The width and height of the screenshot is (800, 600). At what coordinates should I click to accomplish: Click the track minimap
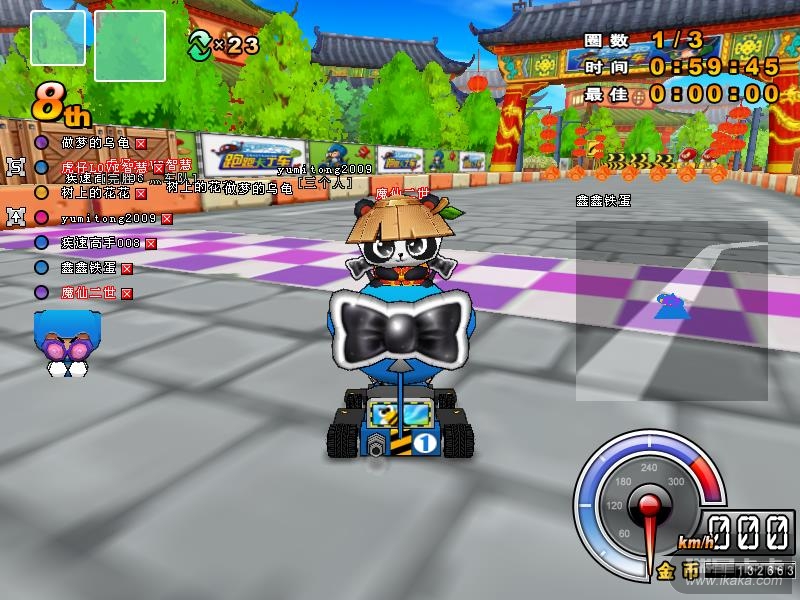(x=671, y=310)
